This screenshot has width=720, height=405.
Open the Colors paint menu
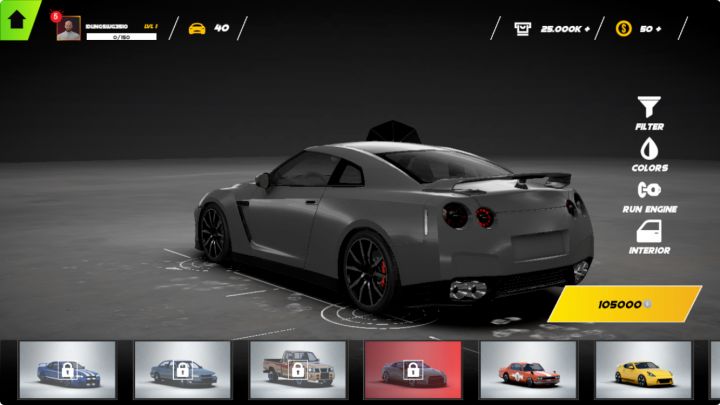tap(649, 155)
